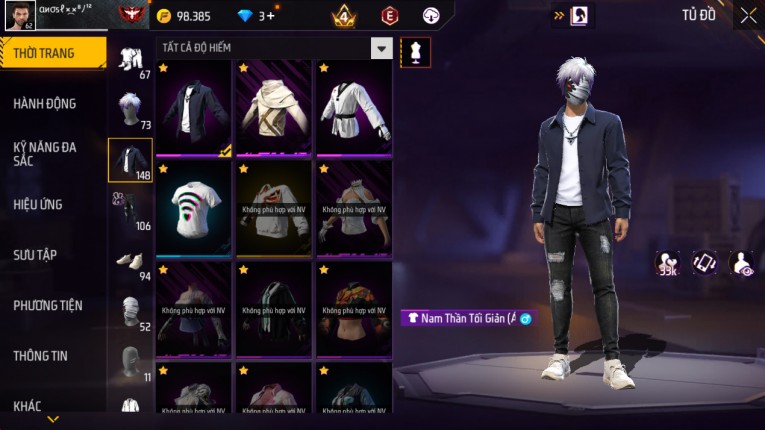The width and height of the screenshot is (765, 430).
Task: Select the white tee with wifi symbol
Action: click(194, 208)
